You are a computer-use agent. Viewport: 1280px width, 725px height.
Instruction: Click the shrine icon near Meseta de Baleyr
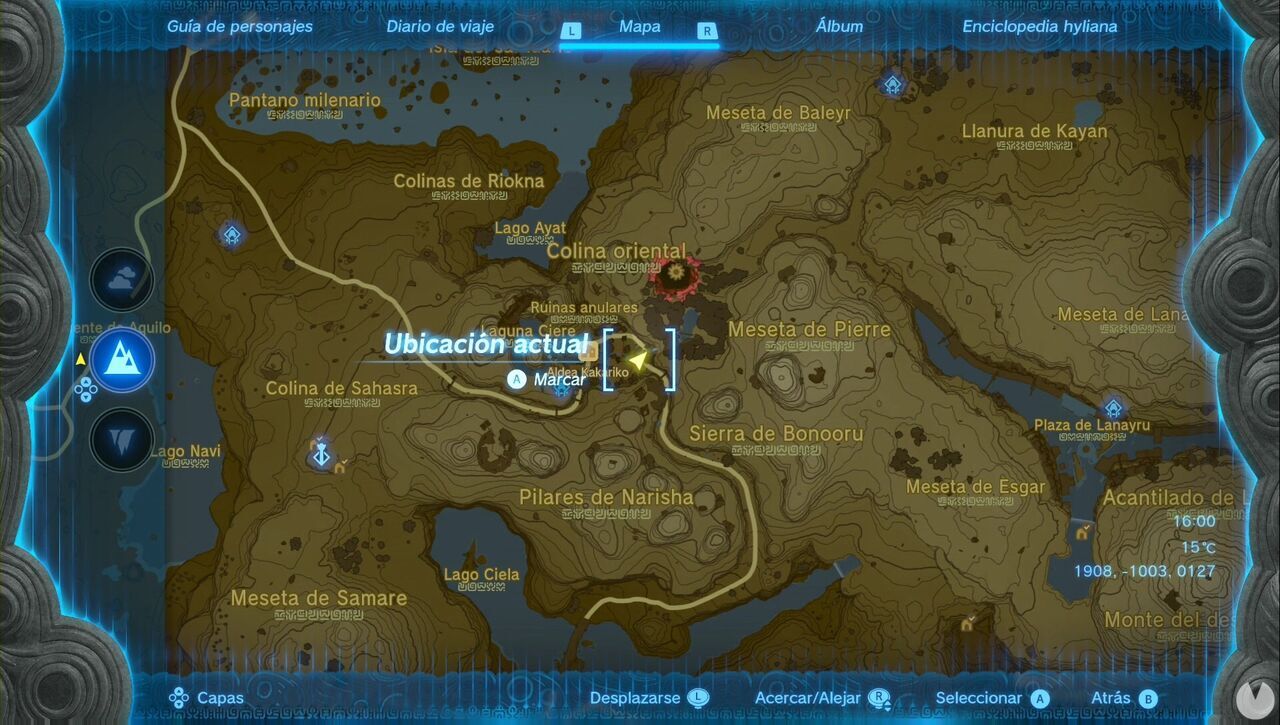pos(891,84)
